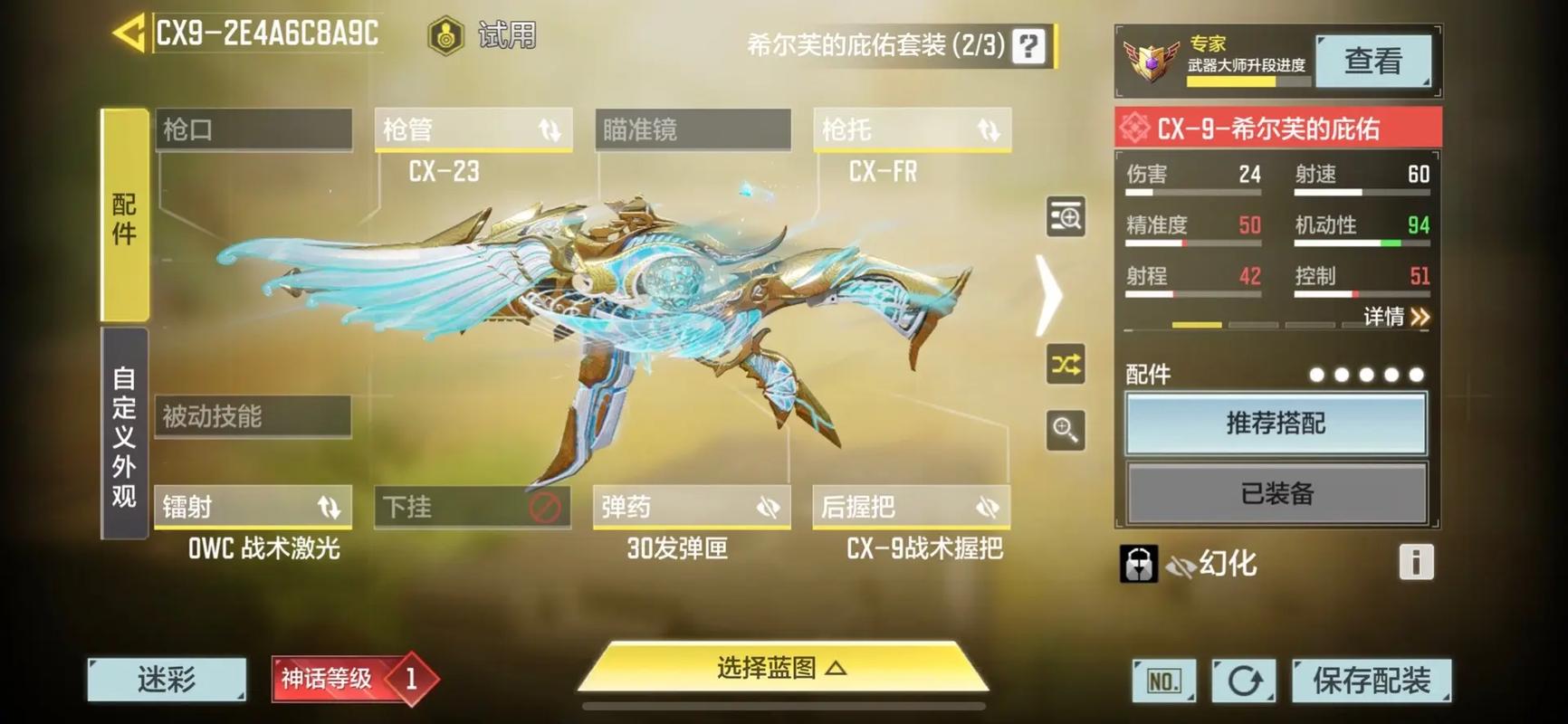Click the shuffle appearance icon
1568x724 pixels.
[x=1065, y=364]
